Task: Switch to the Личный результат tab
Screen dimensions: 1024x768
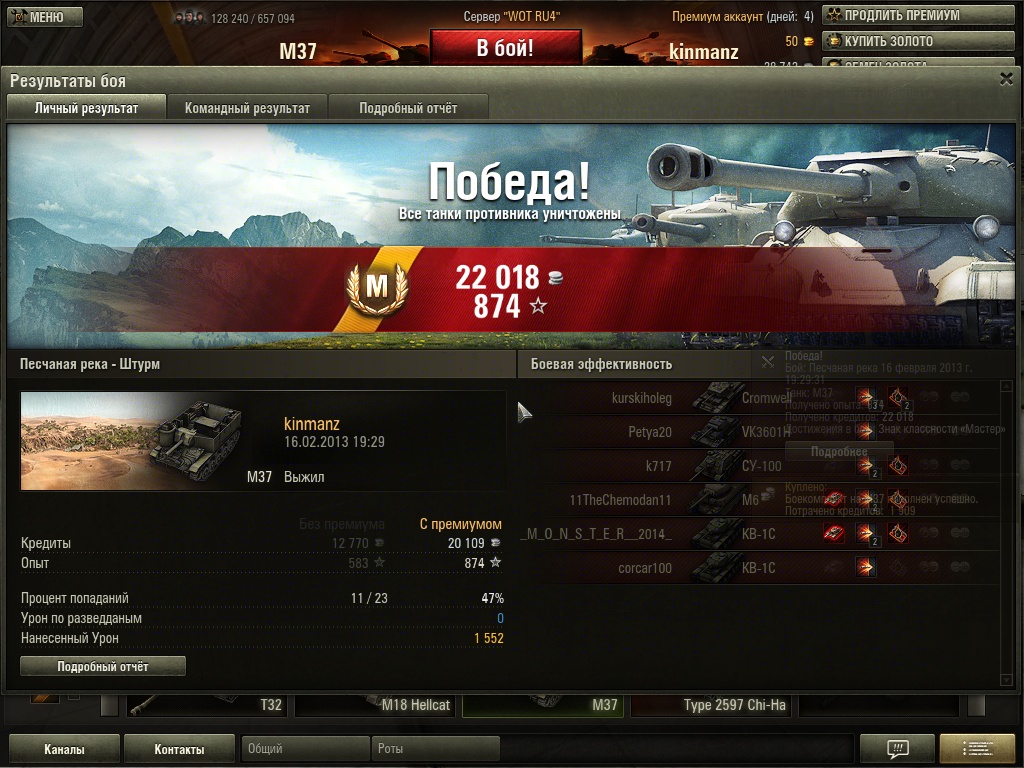Action: tap(86, 108)
